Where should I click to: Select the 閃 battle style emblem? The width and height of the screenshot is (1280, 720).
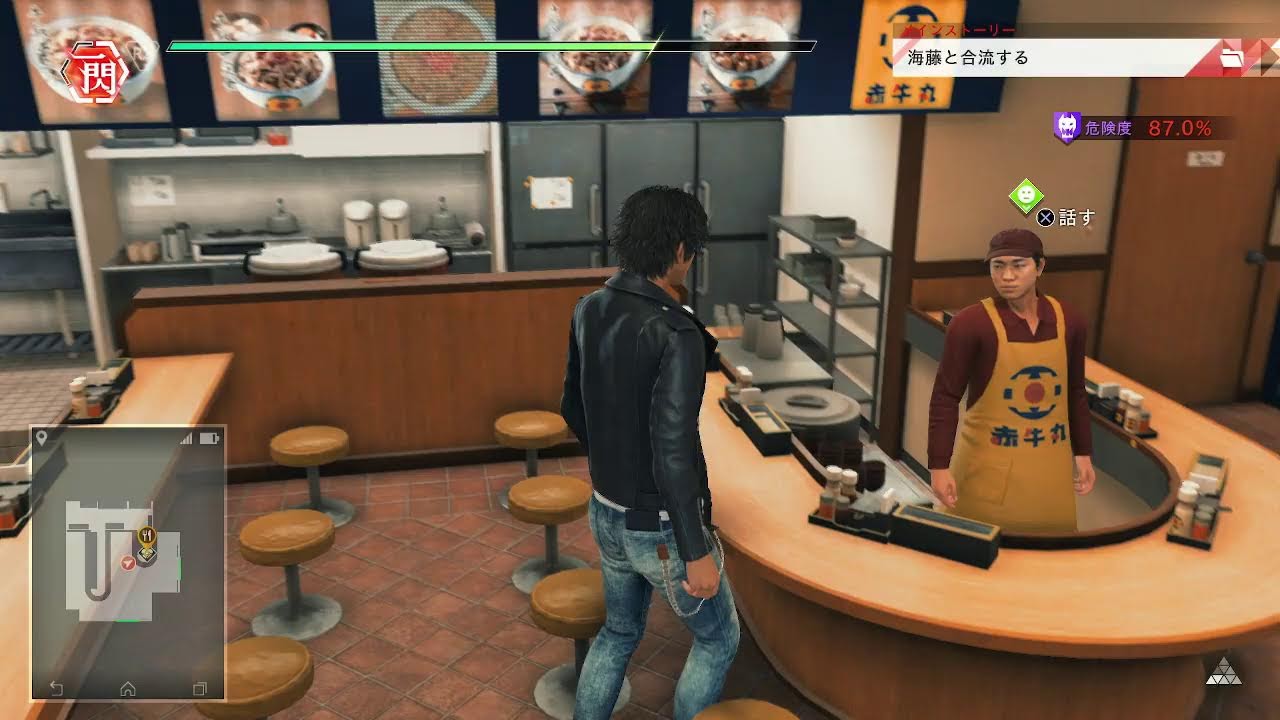(98, 72)
